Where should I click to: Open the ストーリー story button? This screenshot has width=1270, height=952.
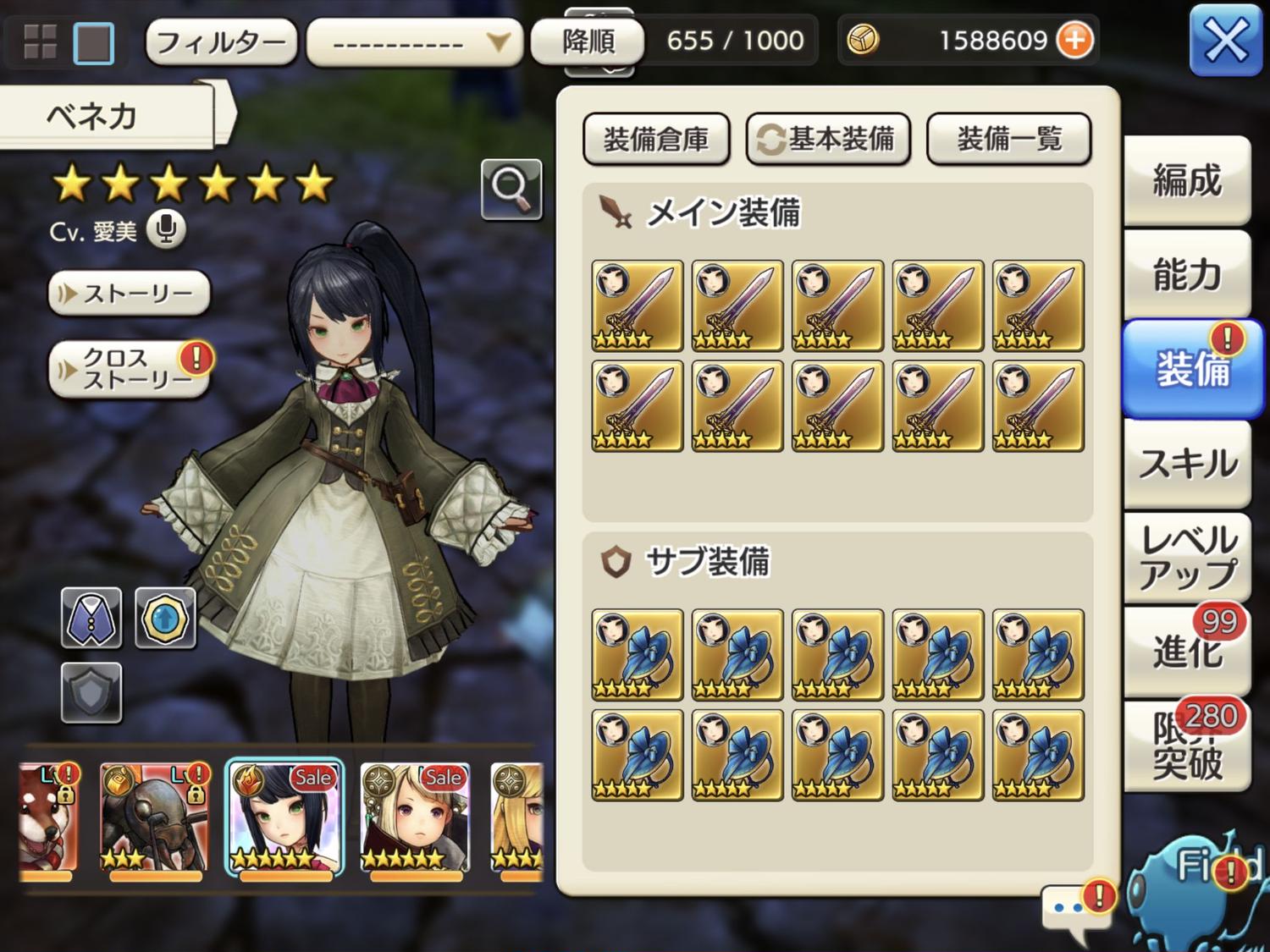pos(130,294)
